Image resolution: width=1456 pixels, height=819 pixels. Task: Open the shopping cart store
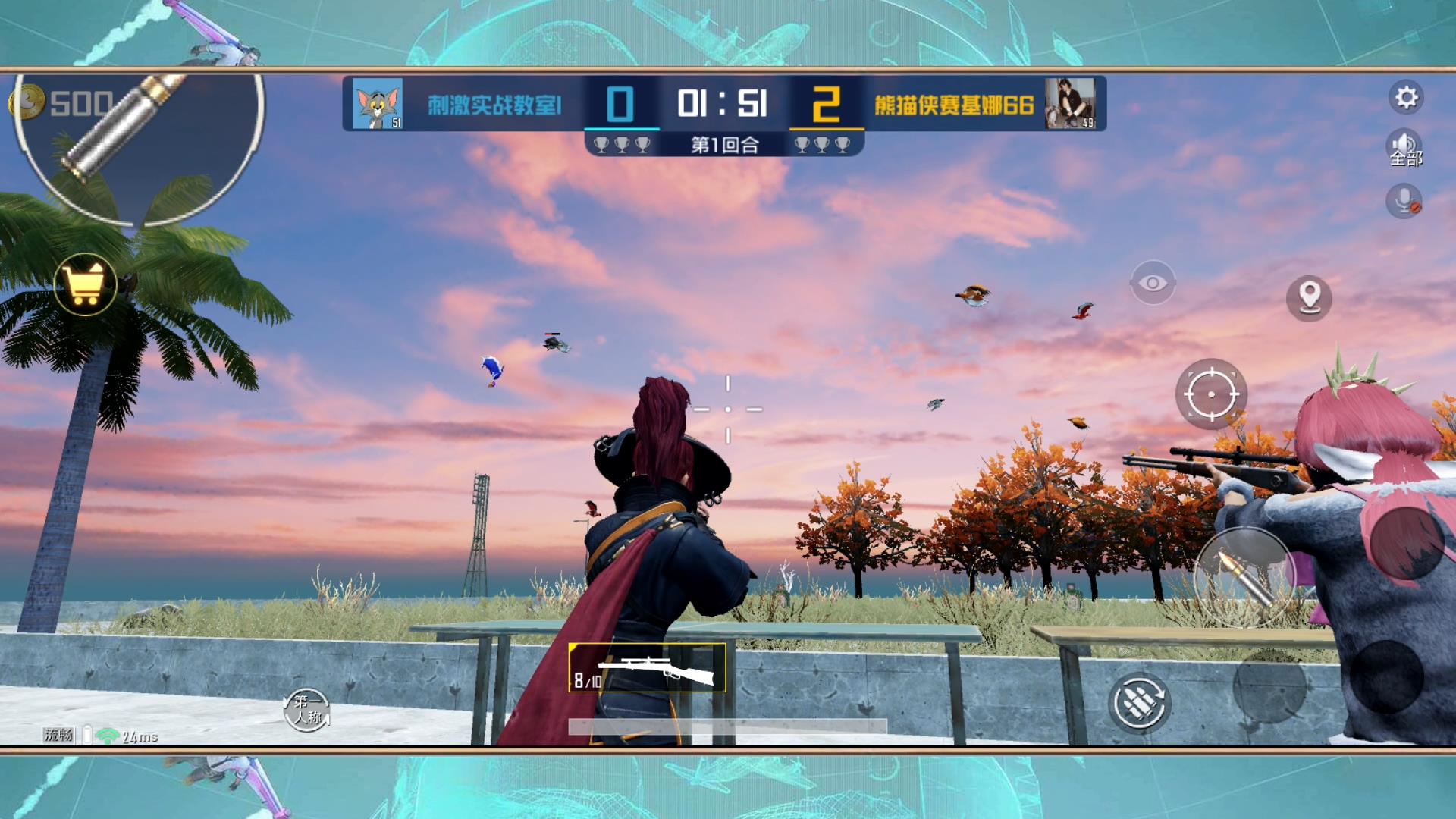[85, 284]
